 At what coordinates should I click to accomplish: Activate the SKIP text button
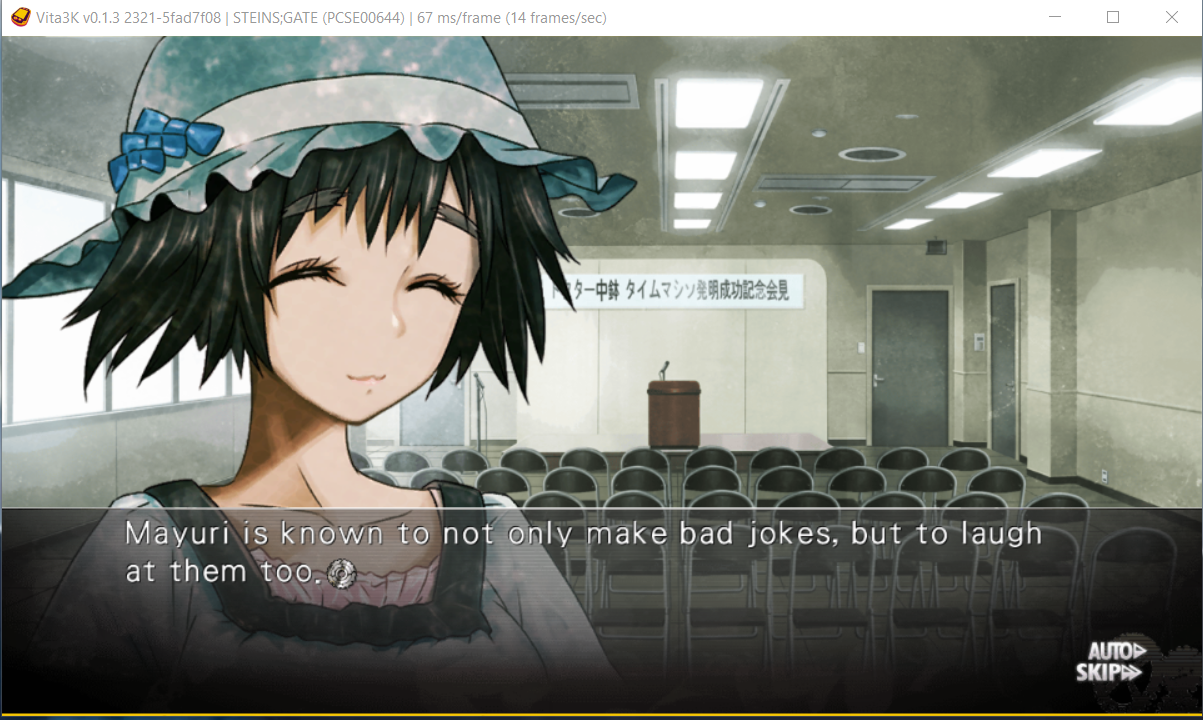(1108, 673)
